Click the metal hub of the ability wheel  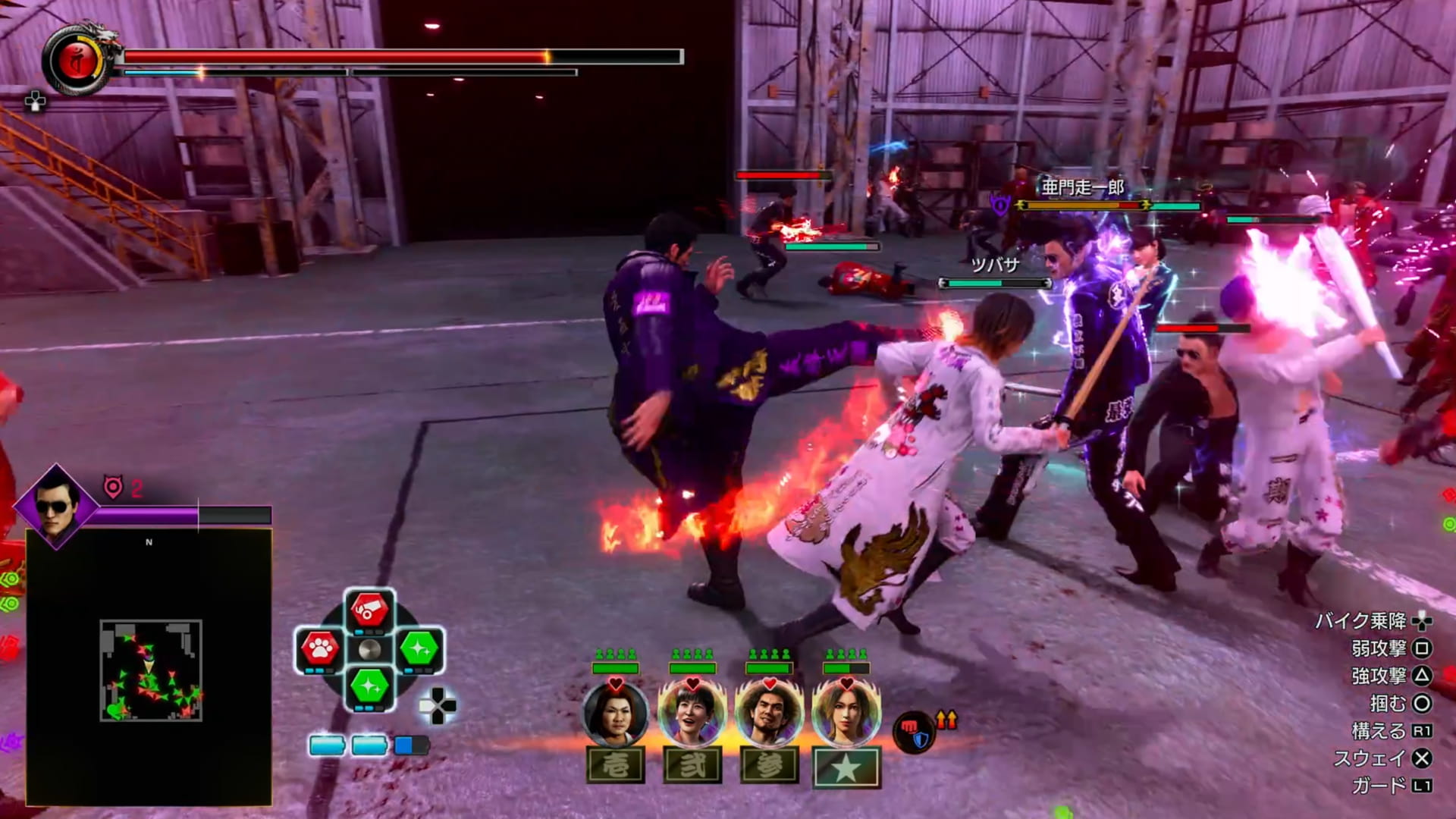point(369,650)
